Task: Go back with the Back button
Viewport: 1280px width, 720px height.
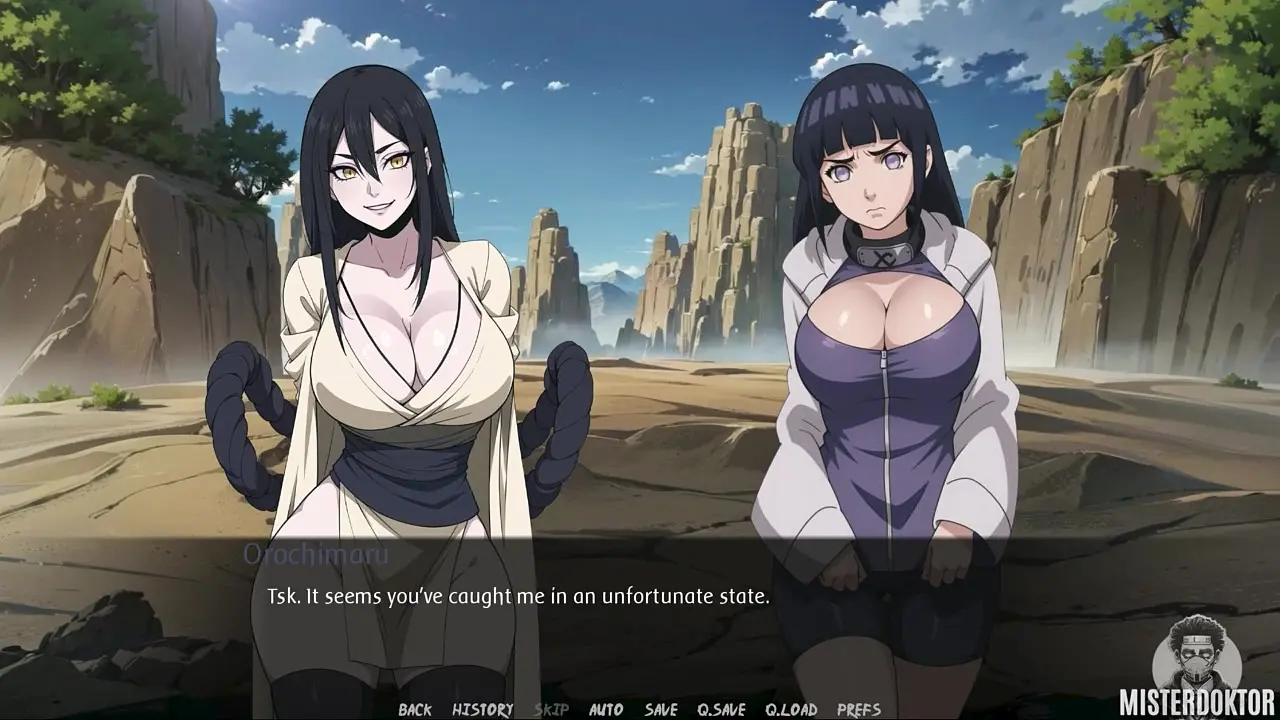Action: (x=415, y=710)
